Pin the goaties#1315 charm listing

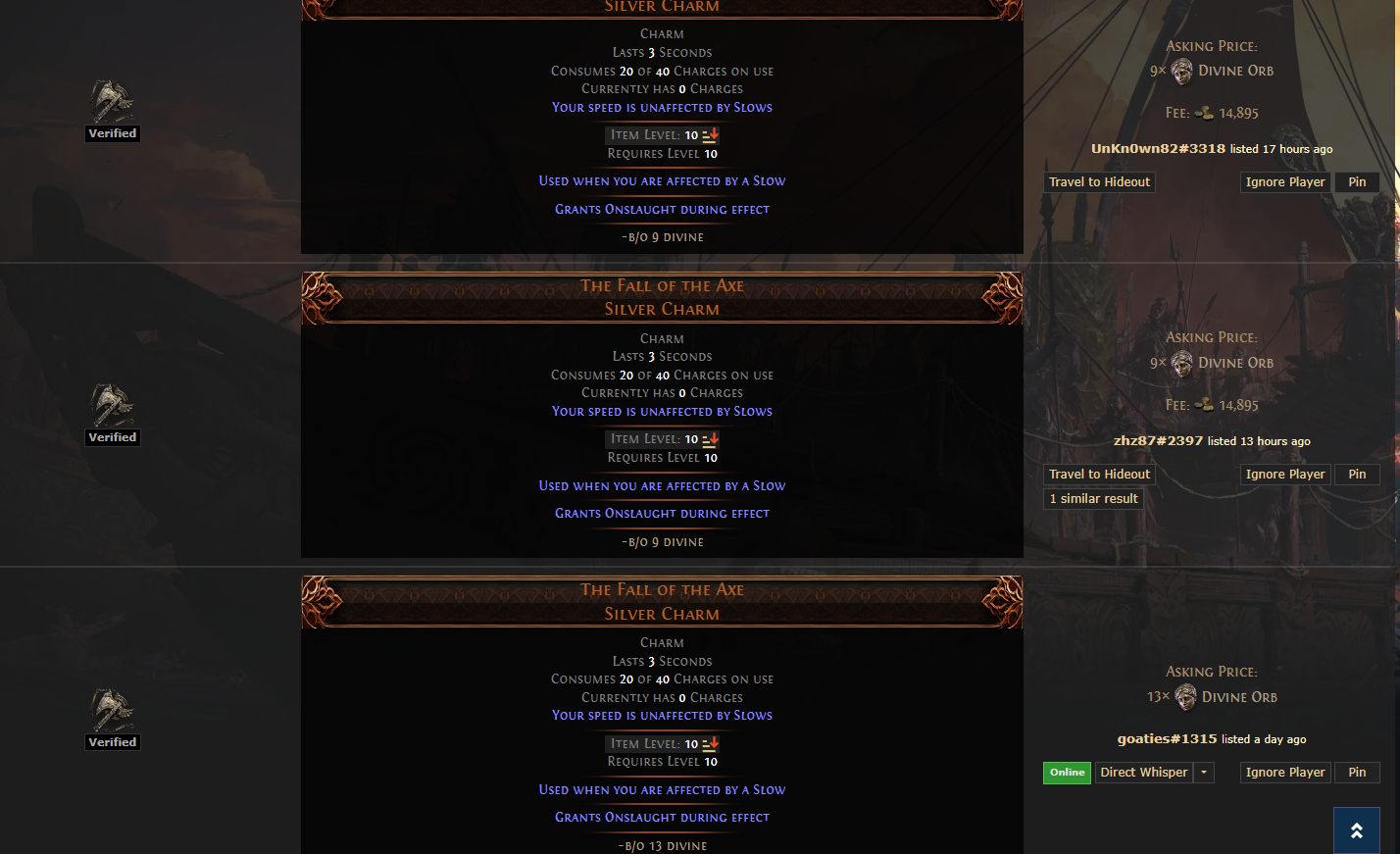point(1357,773)
